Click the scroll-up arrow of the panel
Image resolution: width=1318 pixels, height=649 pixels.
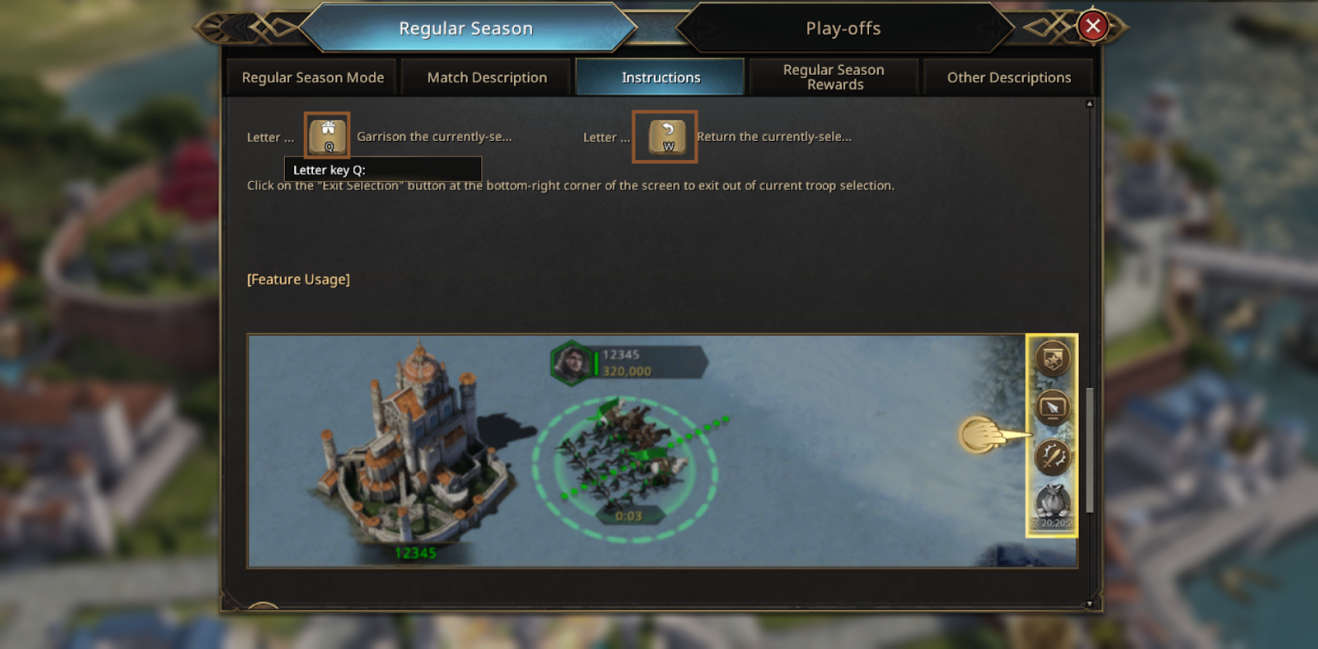[x=1089, y=104]
